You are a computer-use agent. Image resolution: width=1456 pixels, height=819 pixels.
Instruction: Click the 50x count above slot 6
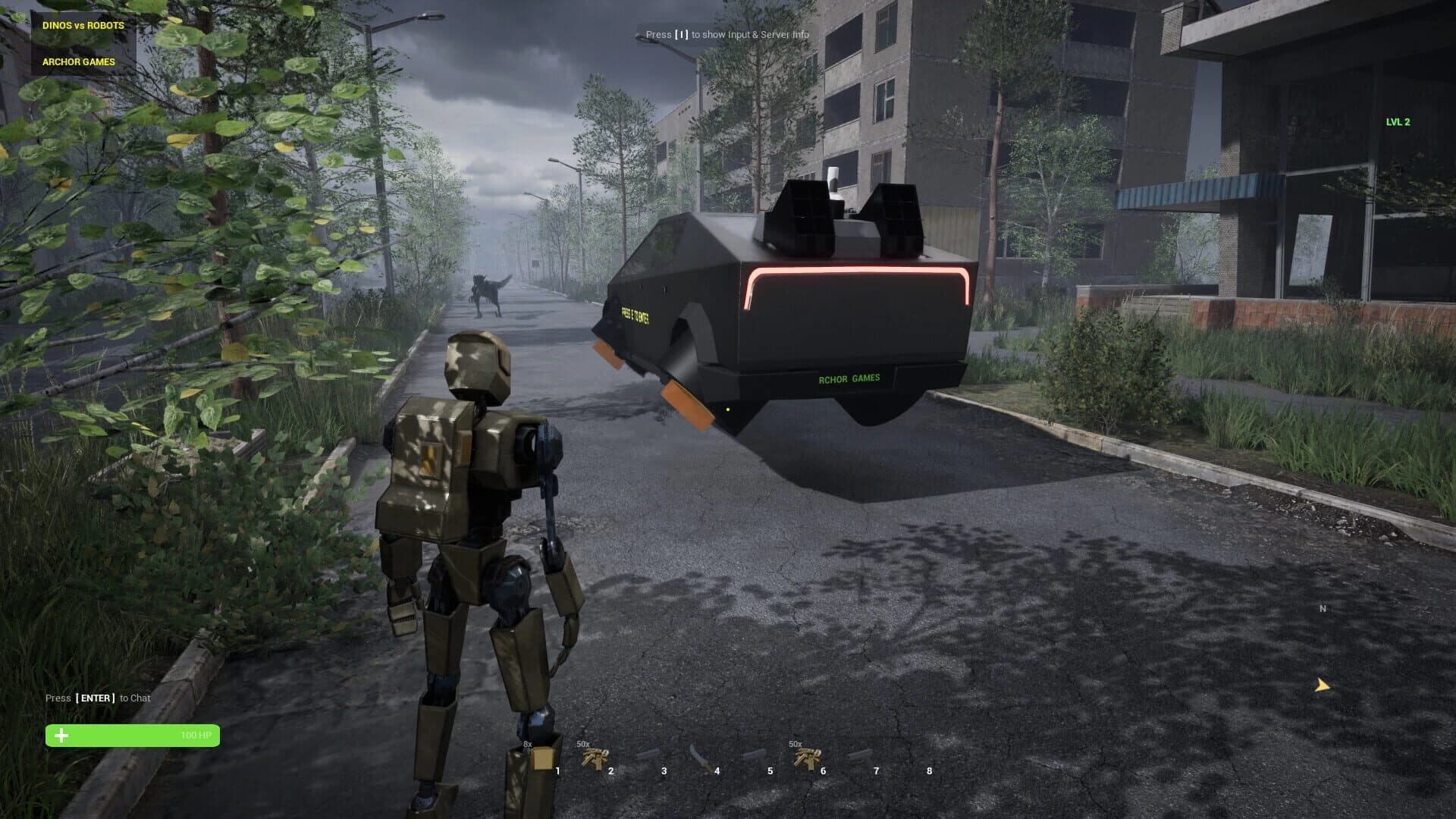point(795,745)
